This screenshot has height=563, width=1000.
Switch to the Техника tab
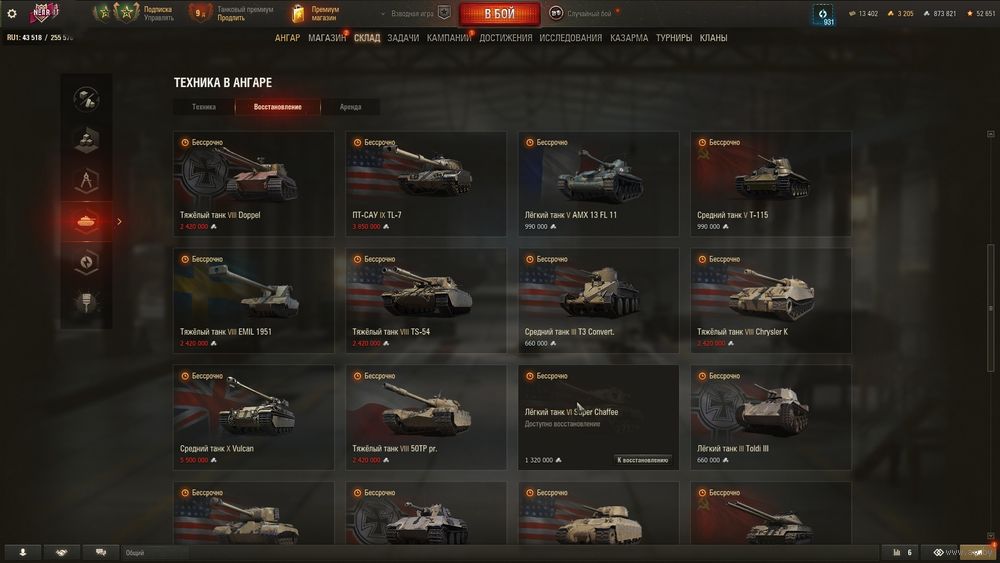coord(204,107)
